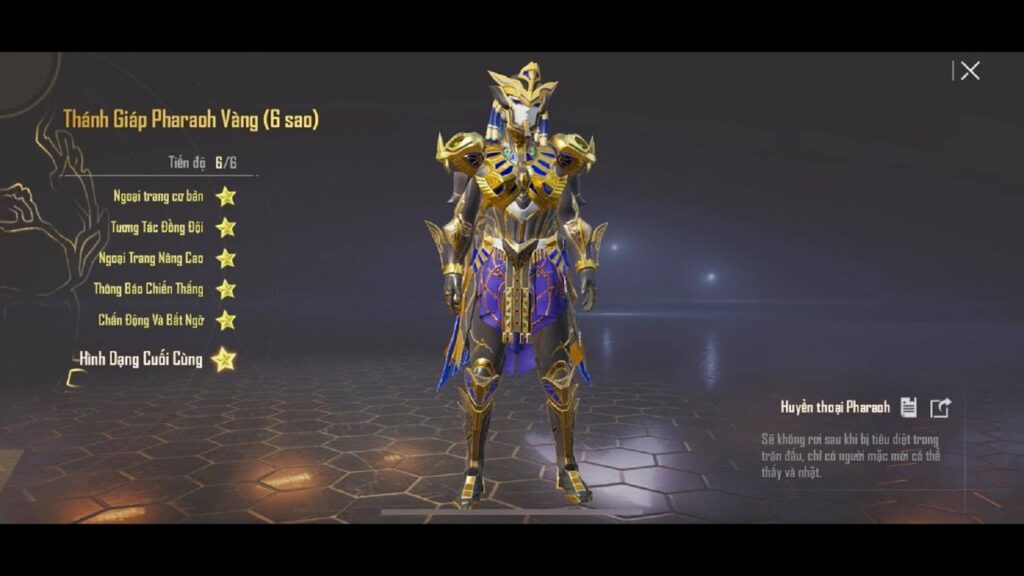Viewport: 1024px width, 576px height.
Task: Open the Huyền thoại Pharaoh details note icon
Action: (908, 407)
